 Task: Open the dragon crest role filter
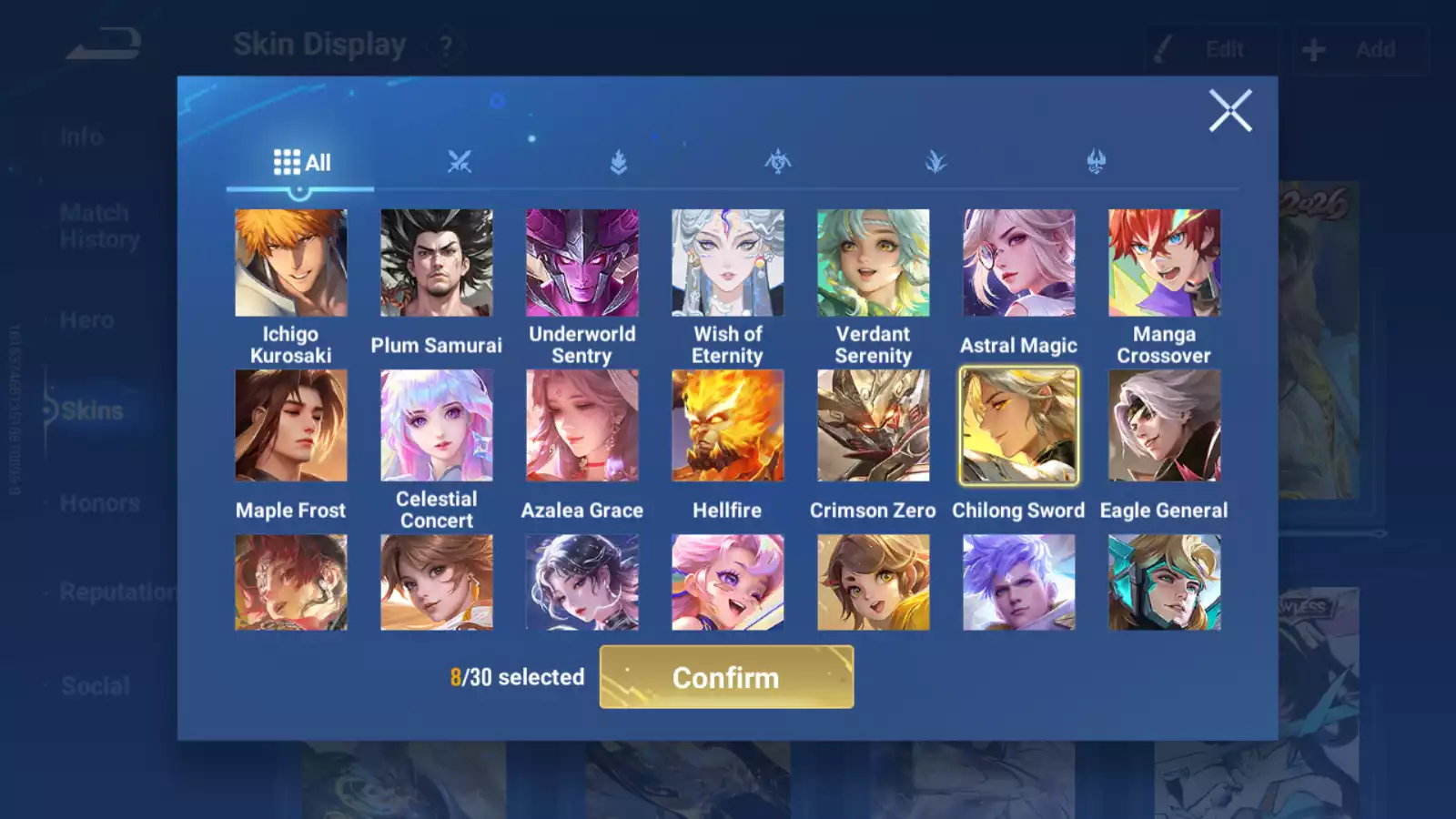779,161
